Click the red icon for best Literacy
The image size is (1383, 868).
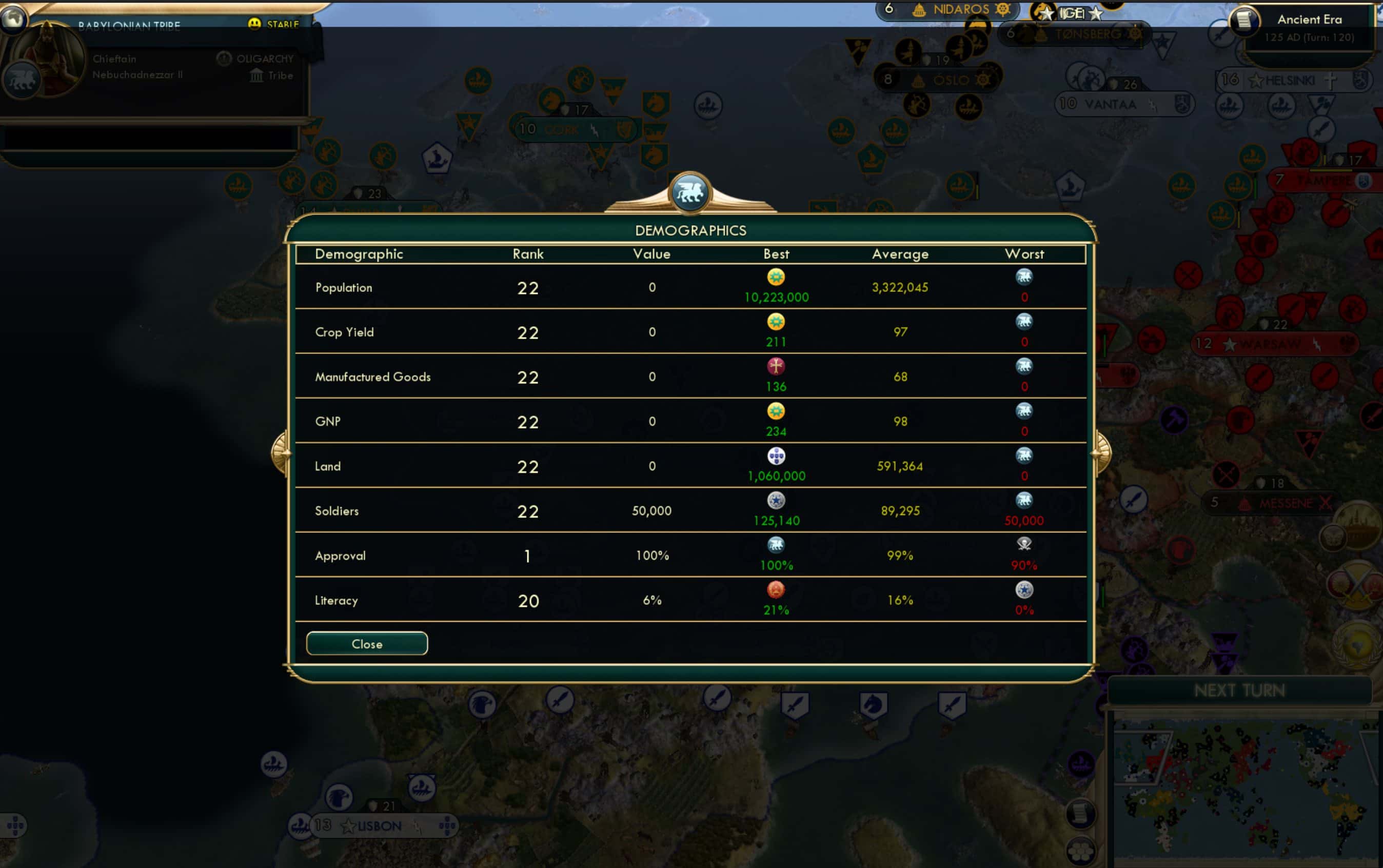pyautogui.click(x=776, y=590)
